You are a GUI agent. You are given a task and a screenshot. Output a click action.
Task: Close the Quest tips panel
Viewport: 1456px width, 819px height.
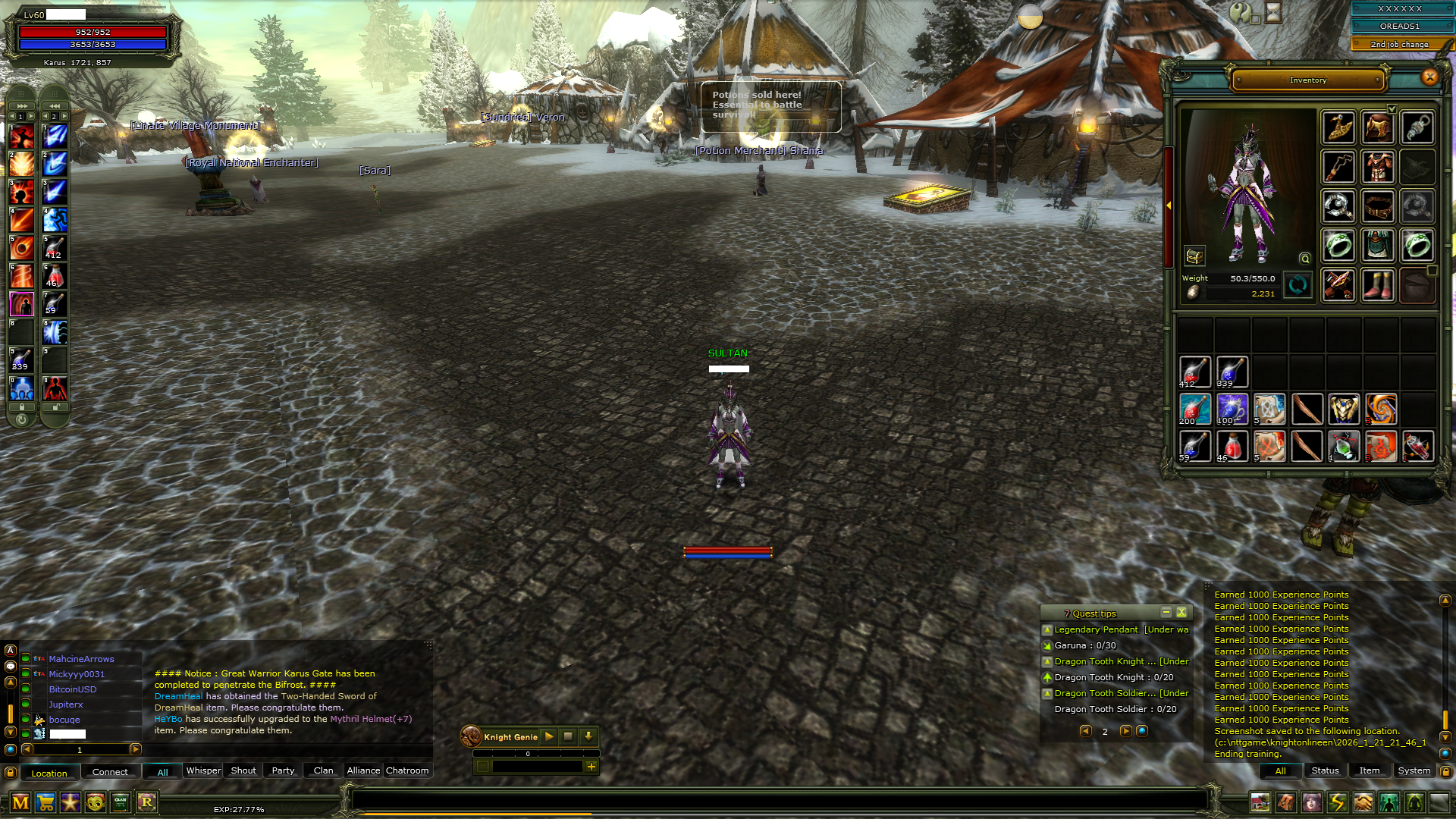1181,613
